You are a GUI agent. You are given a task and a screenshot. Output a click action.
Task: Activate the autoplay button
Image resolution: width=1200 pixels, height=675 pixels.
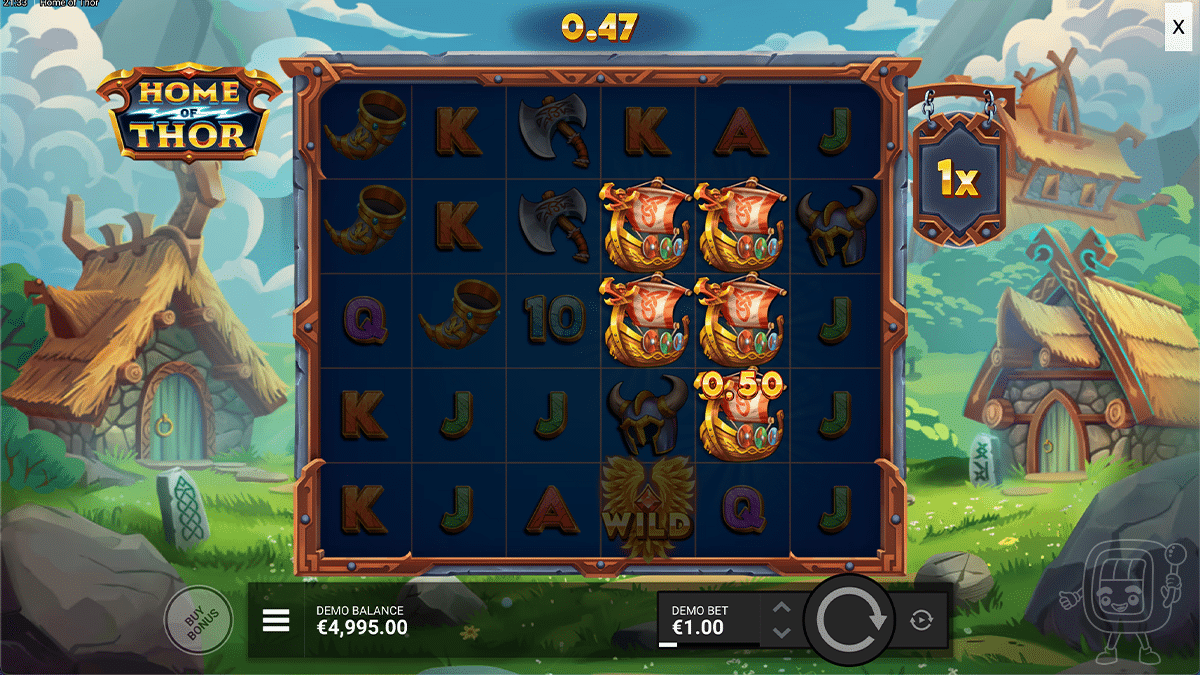921,621
